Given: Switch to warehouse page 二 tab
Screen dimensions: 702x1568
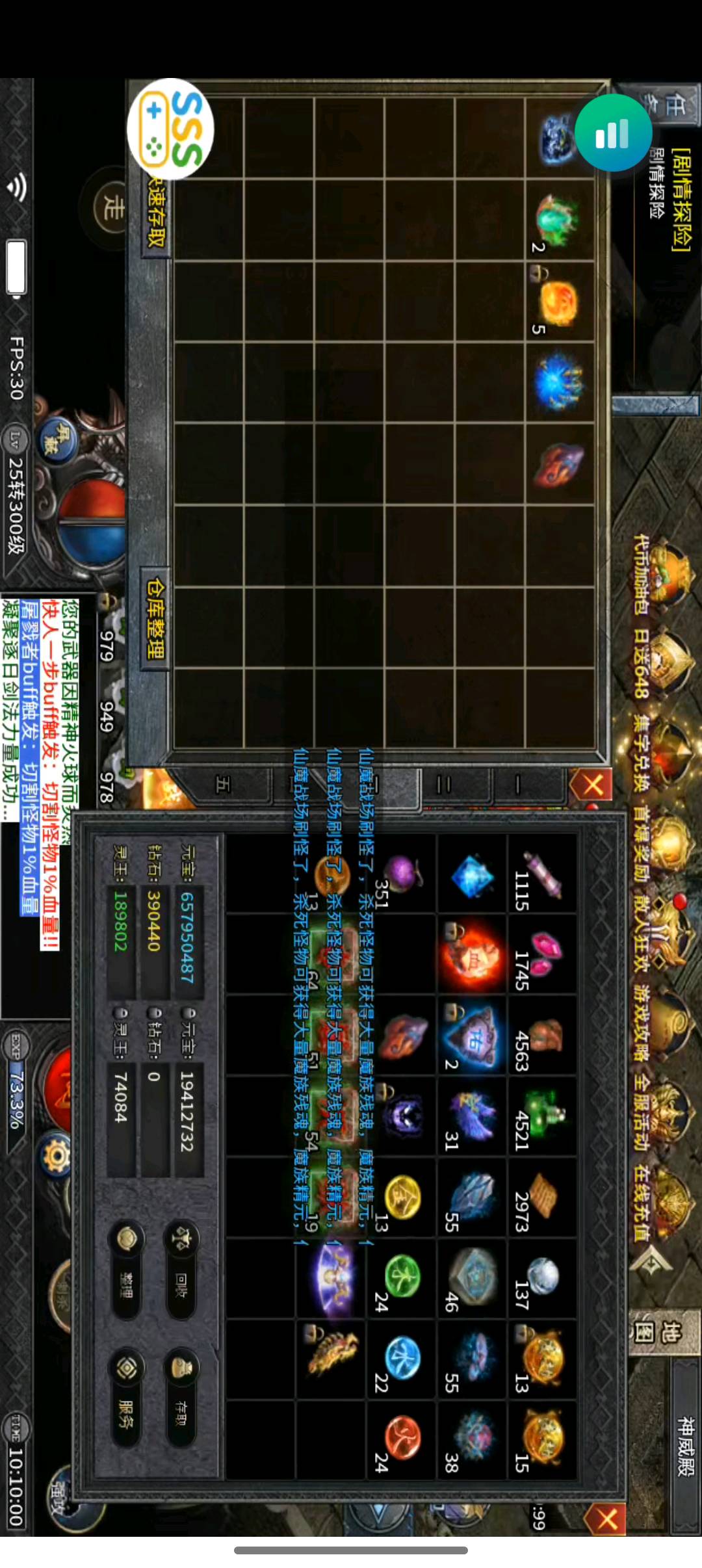Looking at the screenshot, I should point(445,785).
